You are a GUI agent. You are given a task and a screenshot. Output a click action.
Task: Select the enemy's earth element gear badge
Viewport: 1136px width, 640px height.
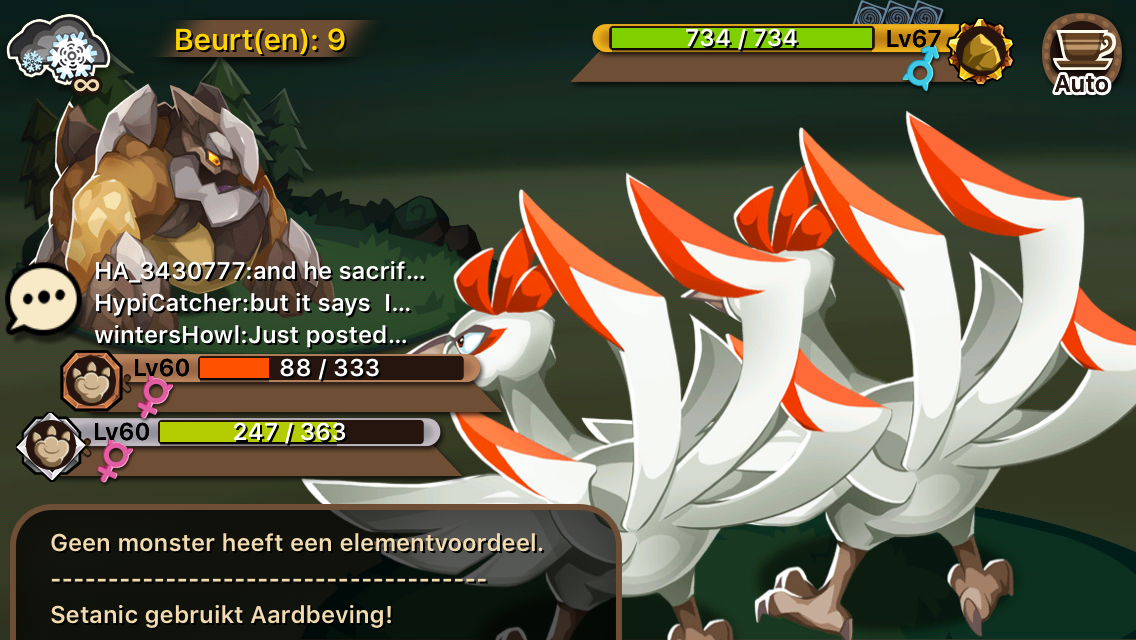coord(979,51)
